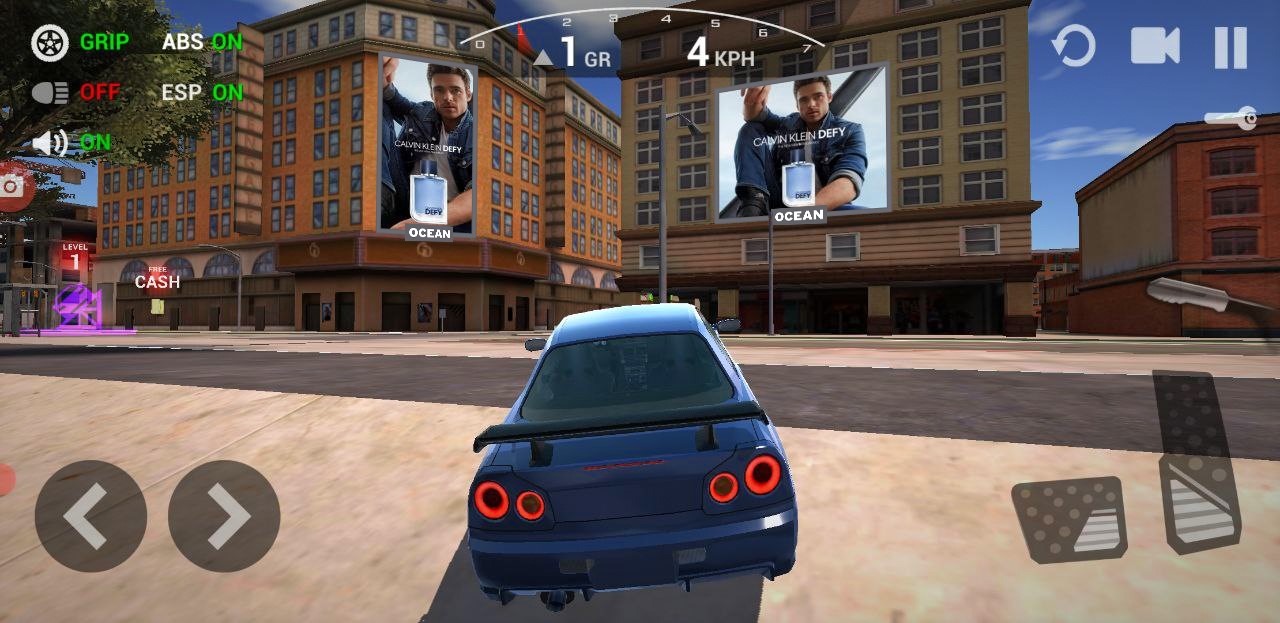The image size is (1280, 623).
Task: Take a screenshot with the camera icon
Action: (x=14, y=186)
